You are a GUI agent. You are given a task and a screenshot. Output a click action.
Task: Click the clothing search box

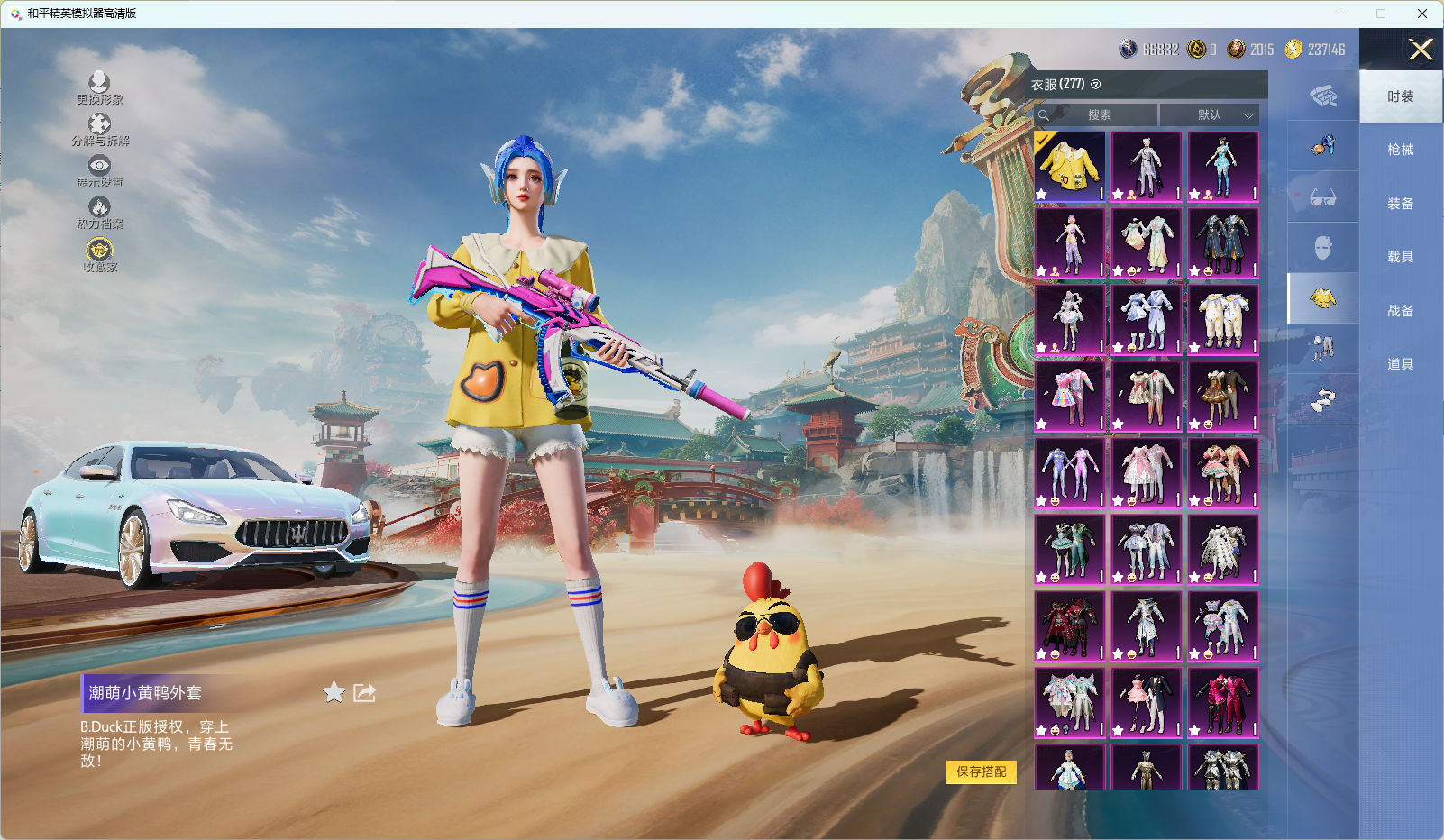(x=1098, y=115)
